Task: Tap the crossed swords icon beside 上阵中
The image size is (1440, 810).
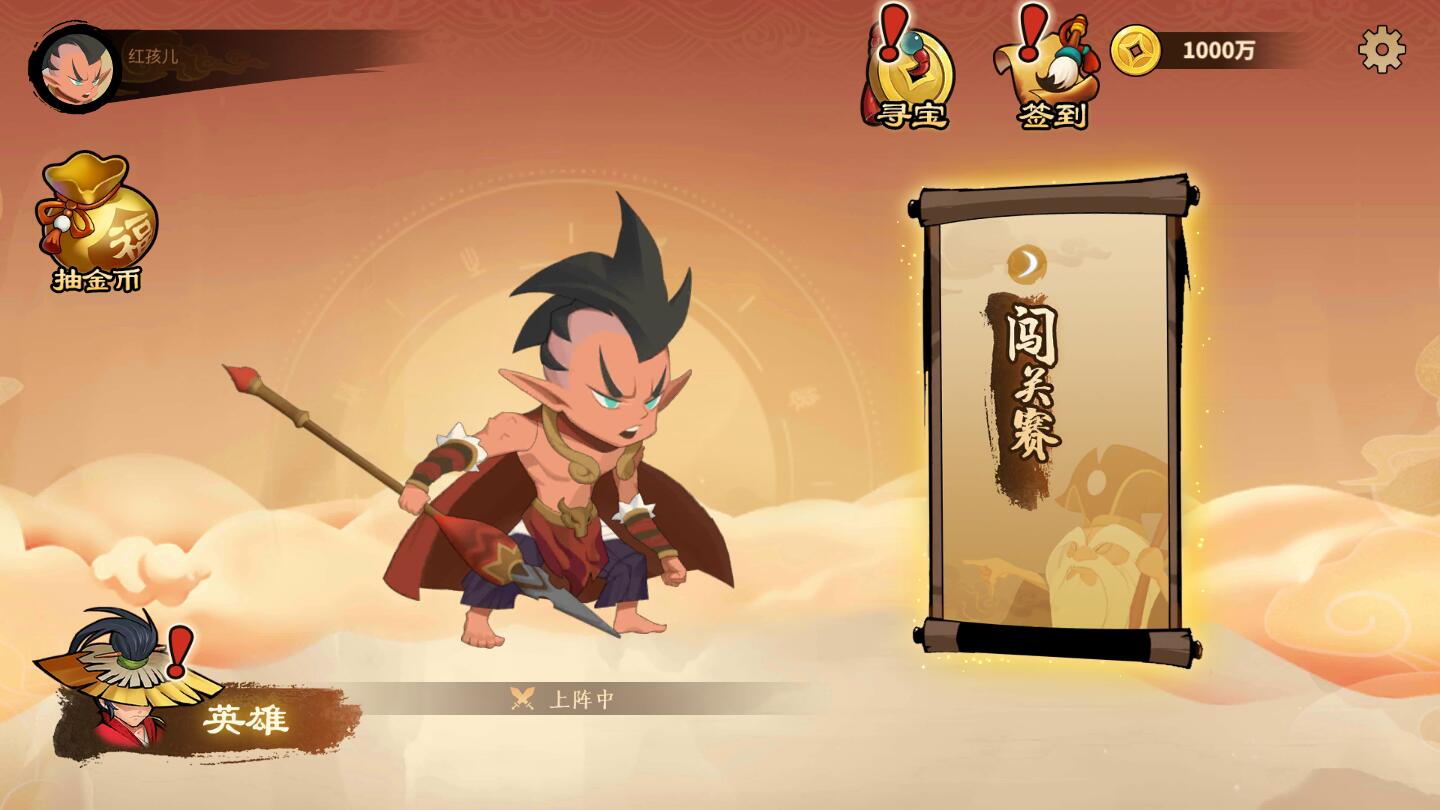Action: pyautogui.click(x=521, y=698)
